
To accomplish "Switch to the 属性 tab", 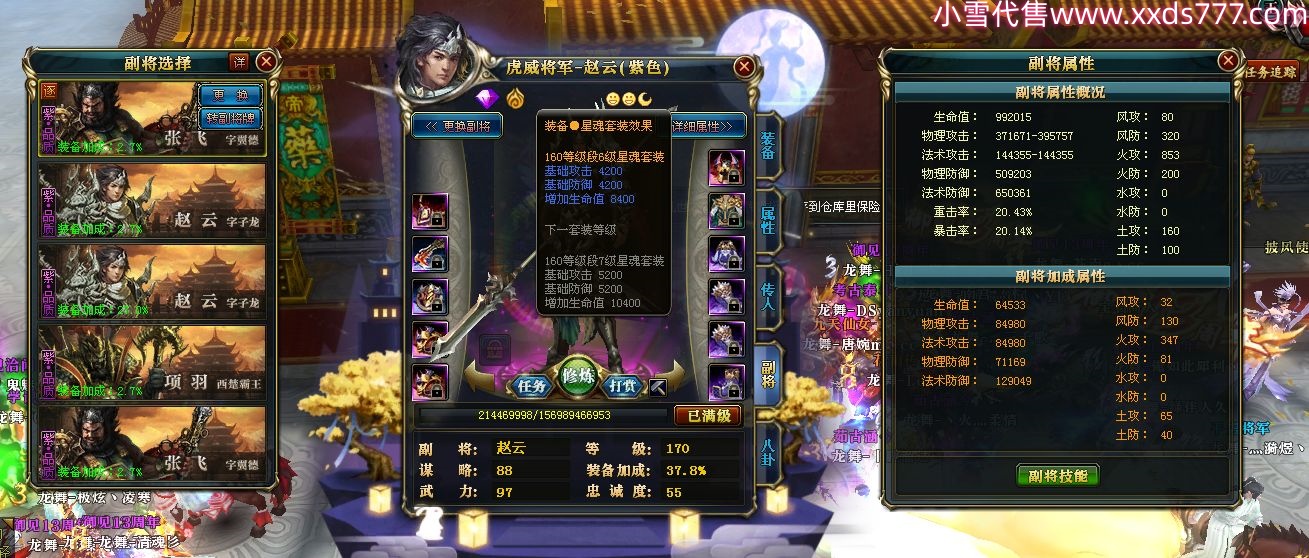I will [x=768, y=220].
